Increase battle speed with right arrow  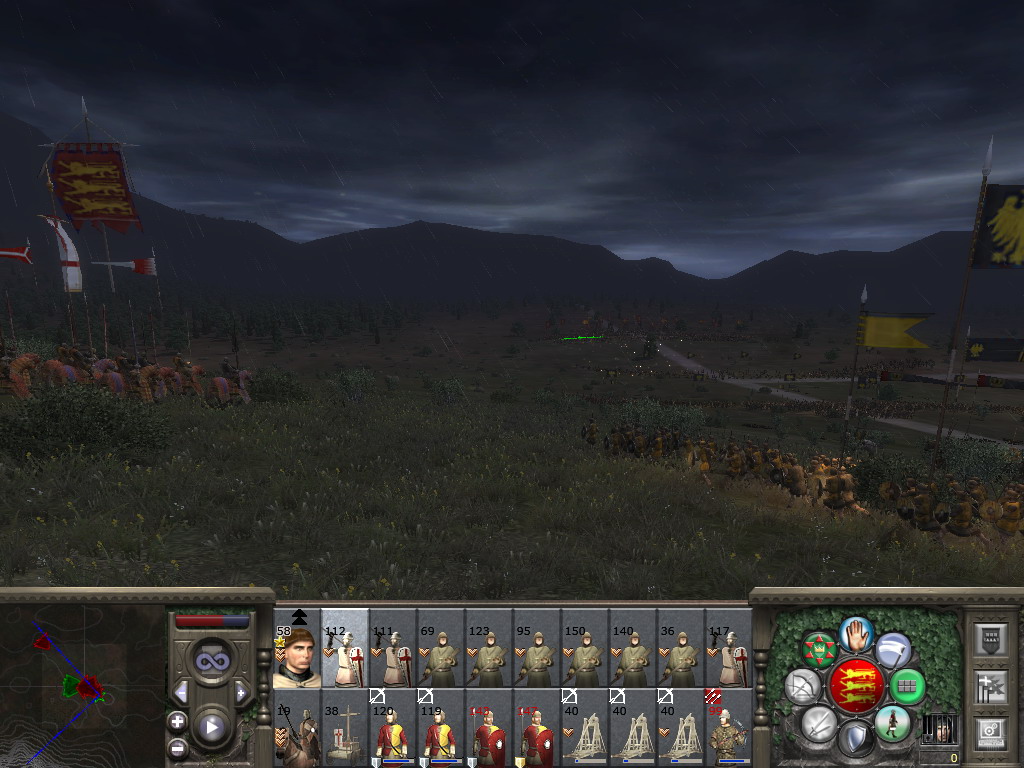(x=240, y=692)
